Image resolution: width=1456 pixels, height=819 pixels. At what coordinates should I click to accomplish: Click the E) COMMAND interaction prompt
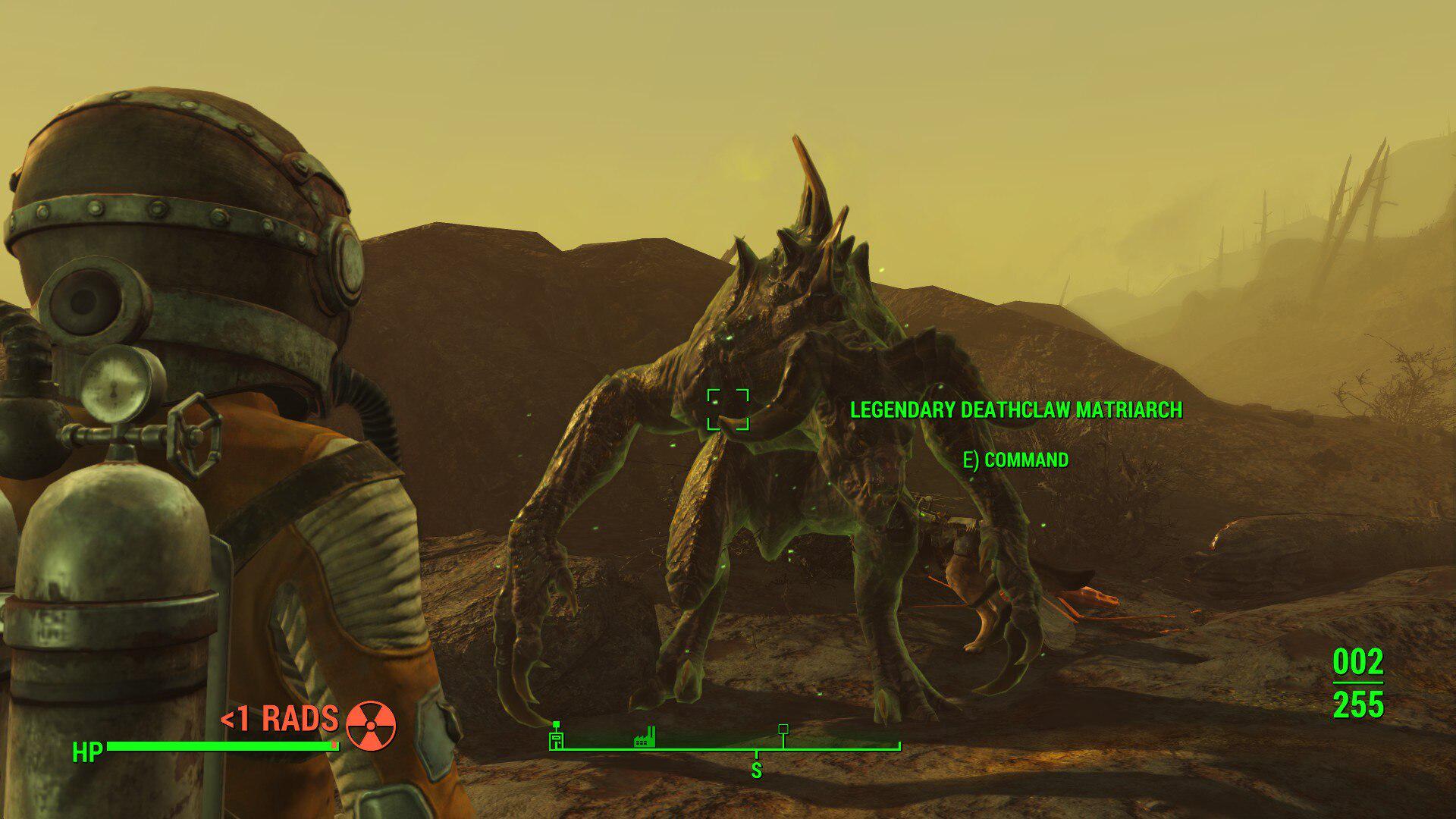(x=1017, y=459)
